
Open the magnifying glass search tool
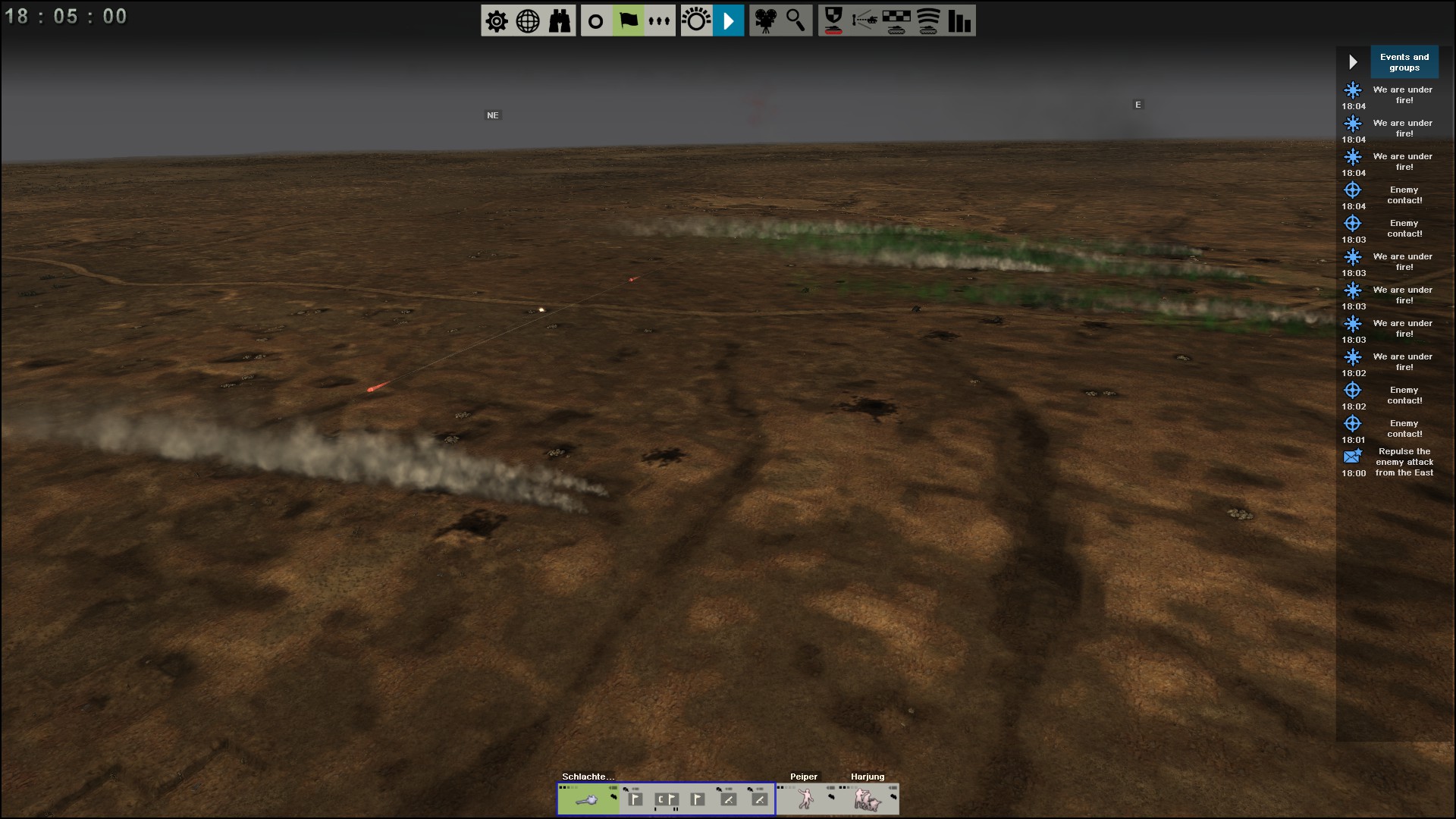[795, 21]
